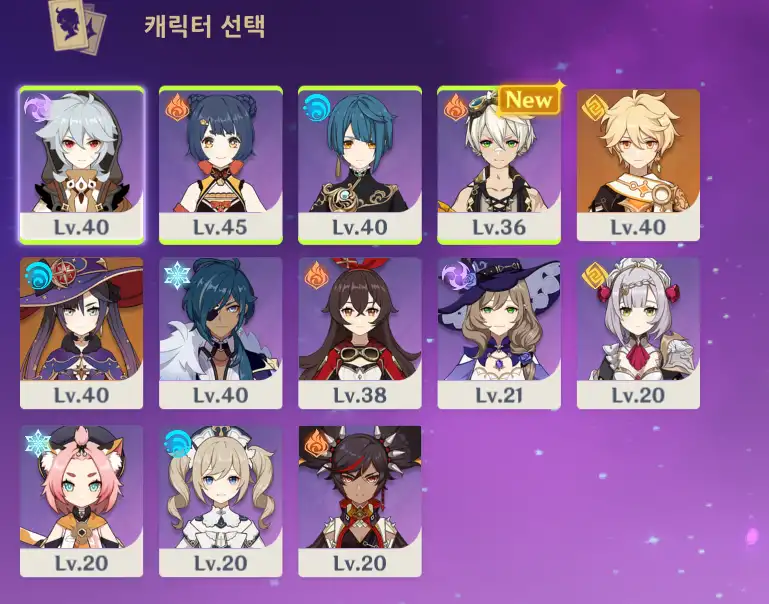Select Lisa's Lv.21 purple hat card
The height and width of the screenshot is (604, 769).
499,333
